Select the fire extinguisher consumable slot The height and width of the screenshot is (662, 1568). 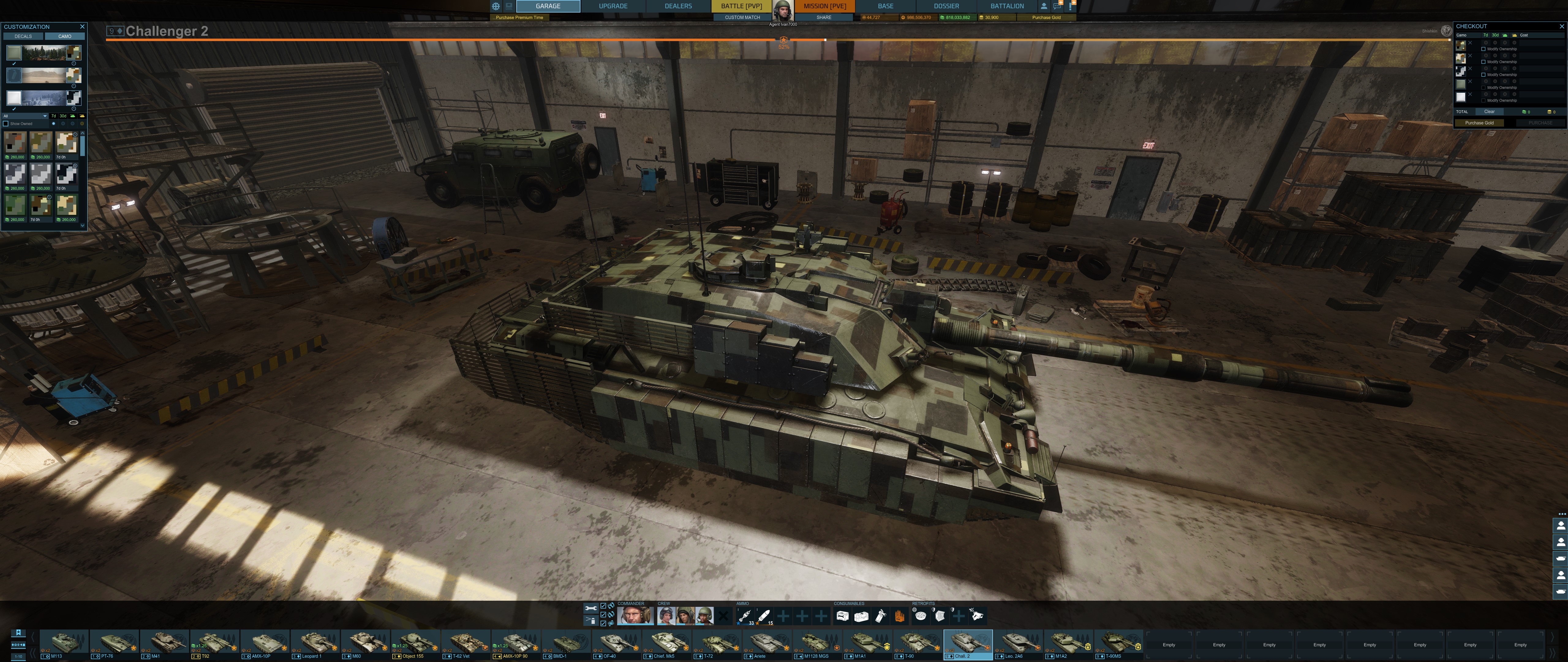[880, 616]
